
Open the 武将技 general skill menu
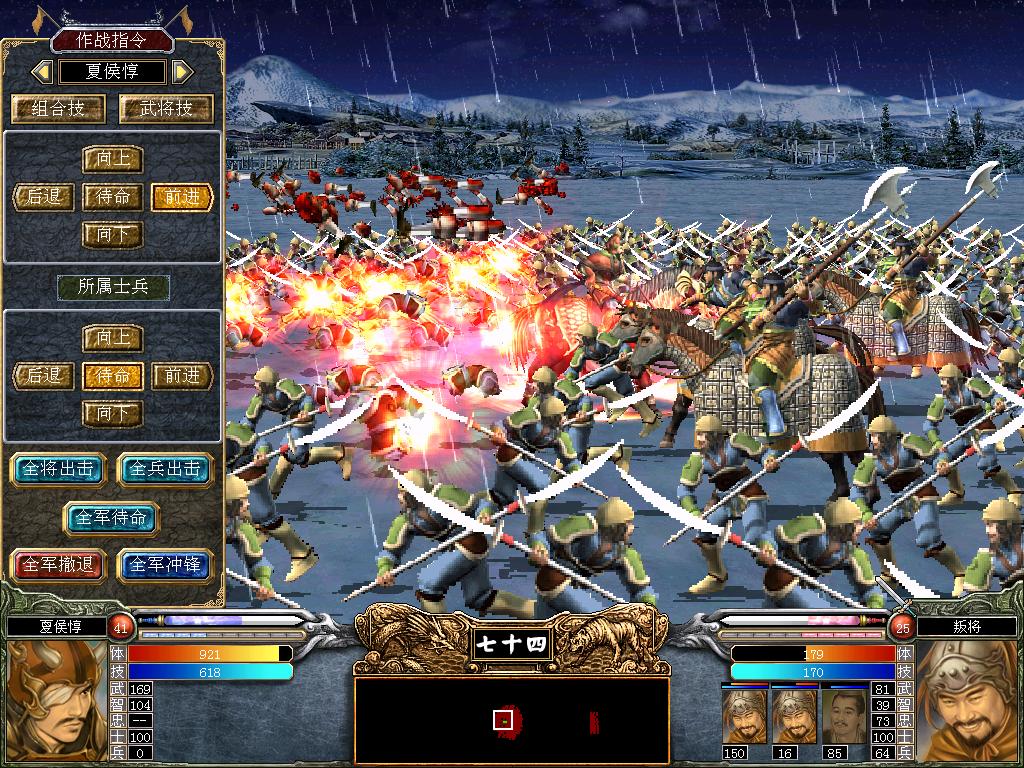tap(166, 109)
